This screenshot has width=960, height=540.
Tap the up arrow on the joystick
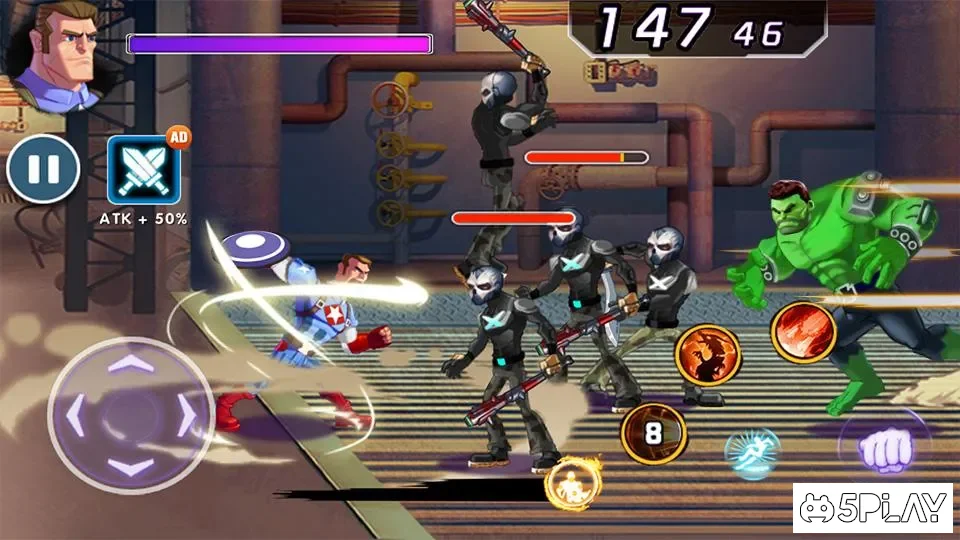(131, 364)
